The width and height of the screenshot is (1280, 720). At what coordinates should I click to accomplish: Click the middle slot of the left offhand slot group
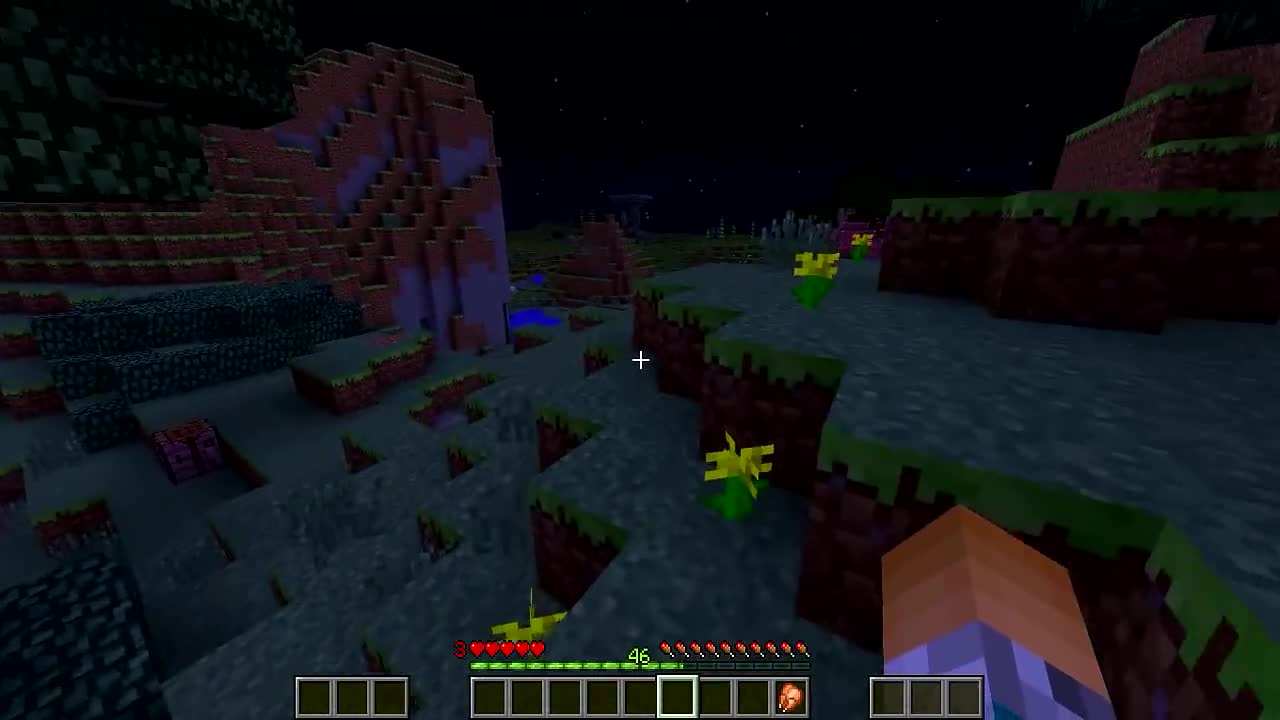pos(352,697)
